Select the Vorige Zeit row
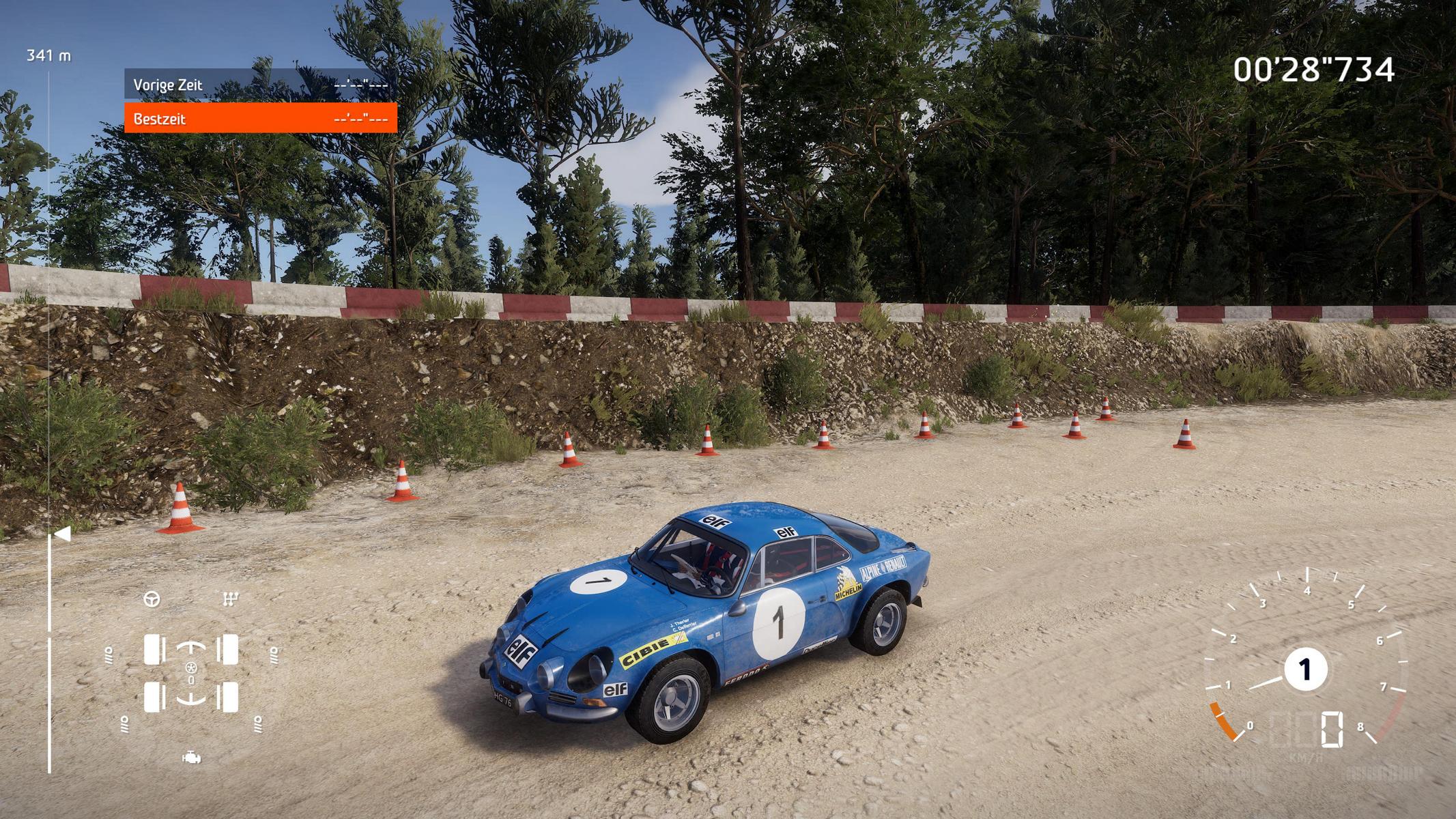1456x819 pixels. tap(260, 85)
